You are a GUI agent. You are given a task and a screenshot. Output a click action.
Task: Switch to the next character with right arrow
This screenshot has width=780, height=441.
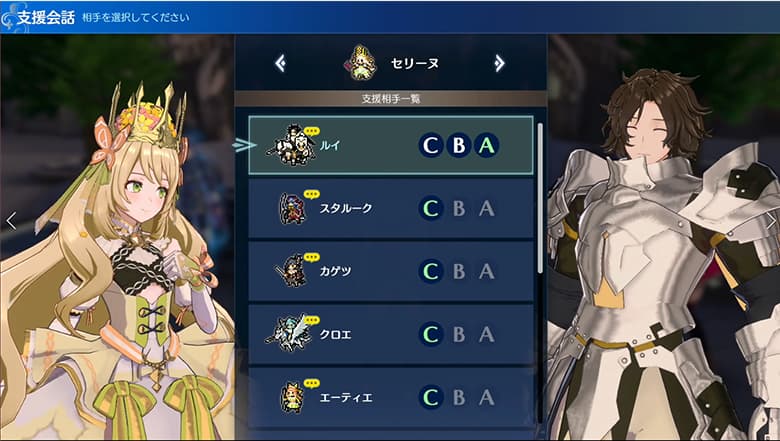(x=499, y=64)
